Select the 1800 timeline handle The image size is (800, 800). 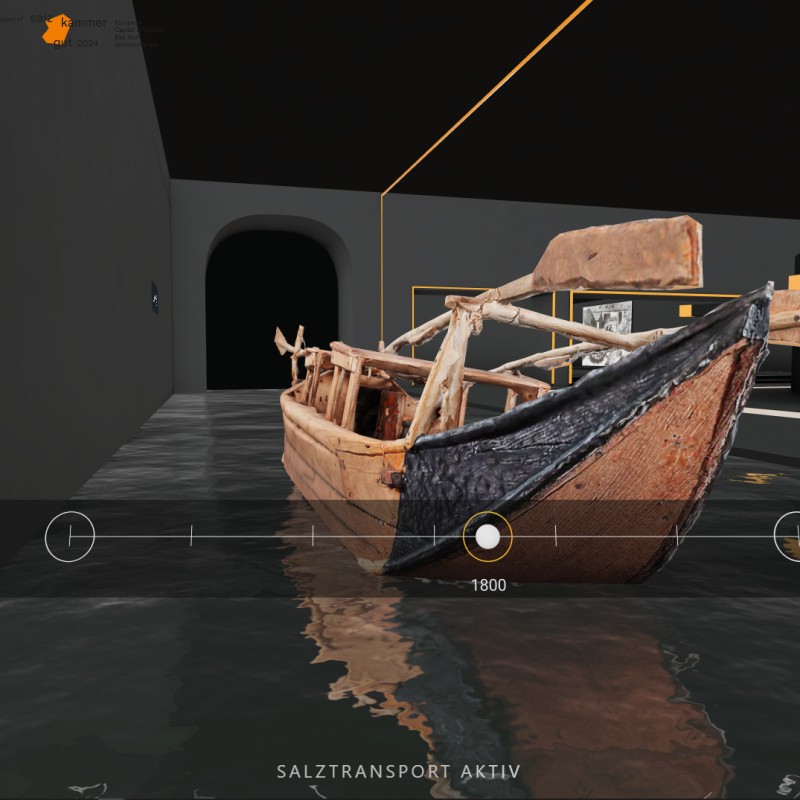point(487,537)
